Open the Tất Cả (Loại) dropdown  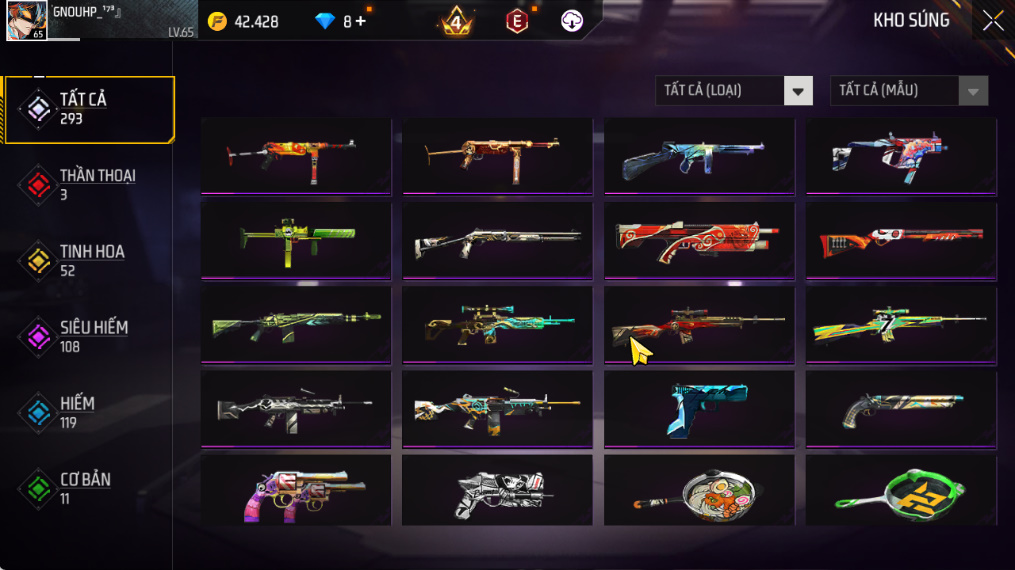point(733,91)
